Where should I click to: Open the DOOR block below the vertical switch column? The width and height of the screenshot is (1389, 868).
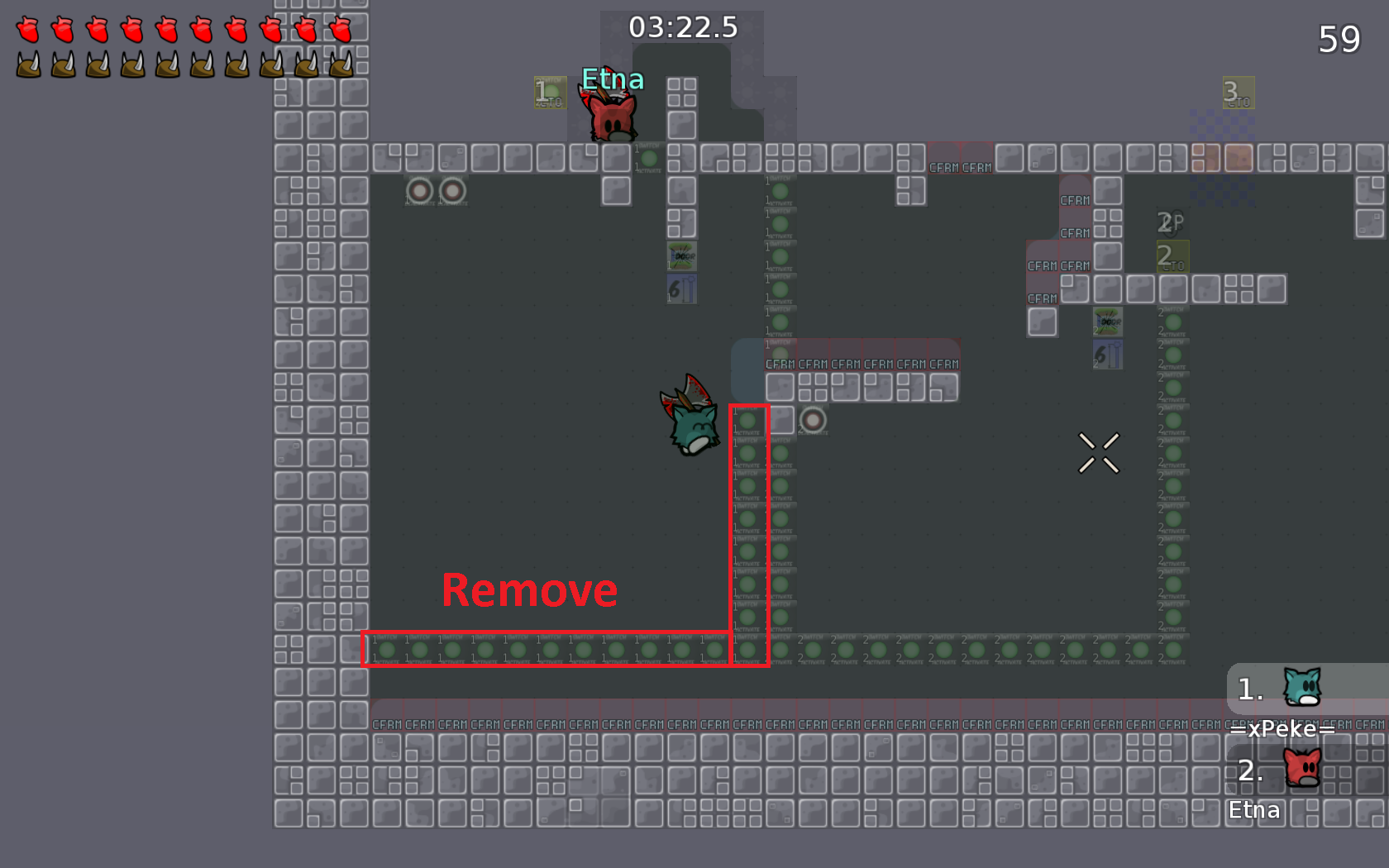(682, 256)
